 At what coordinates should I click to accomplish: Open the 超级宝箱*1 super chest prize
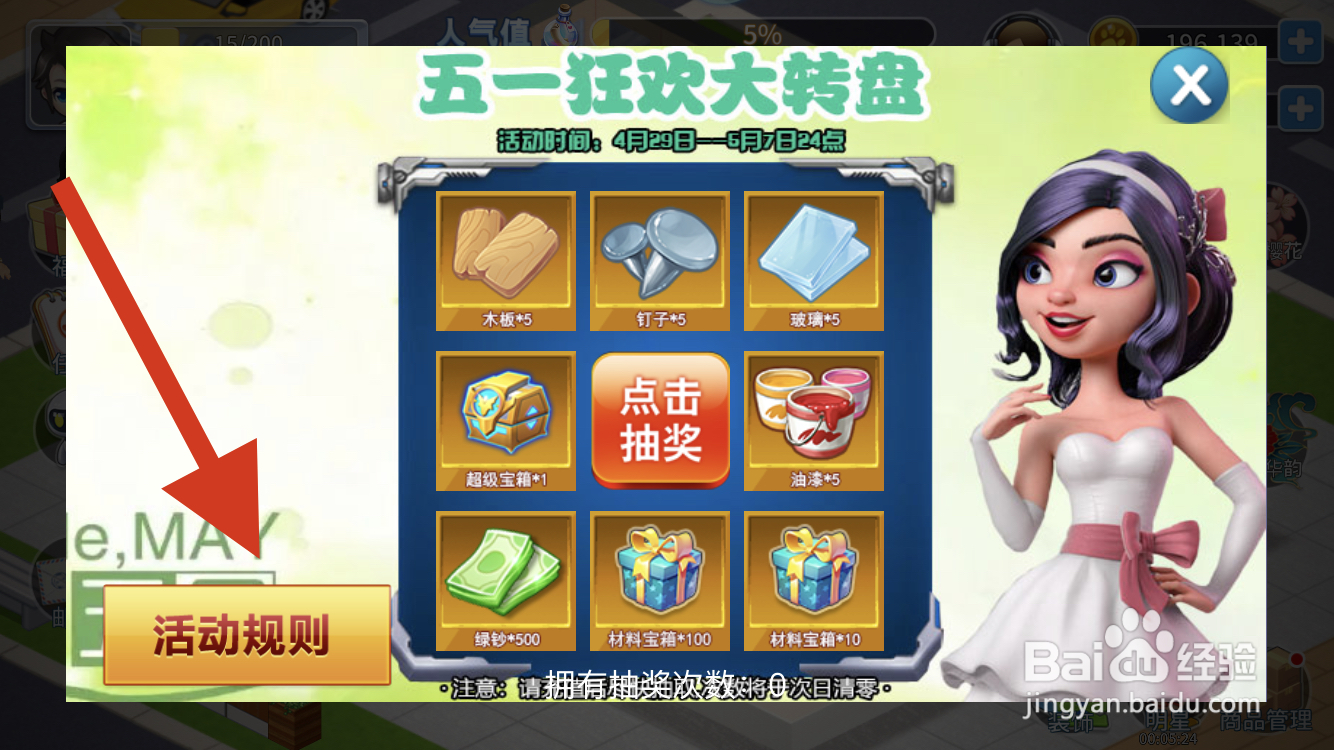click(x=505, y=420)
